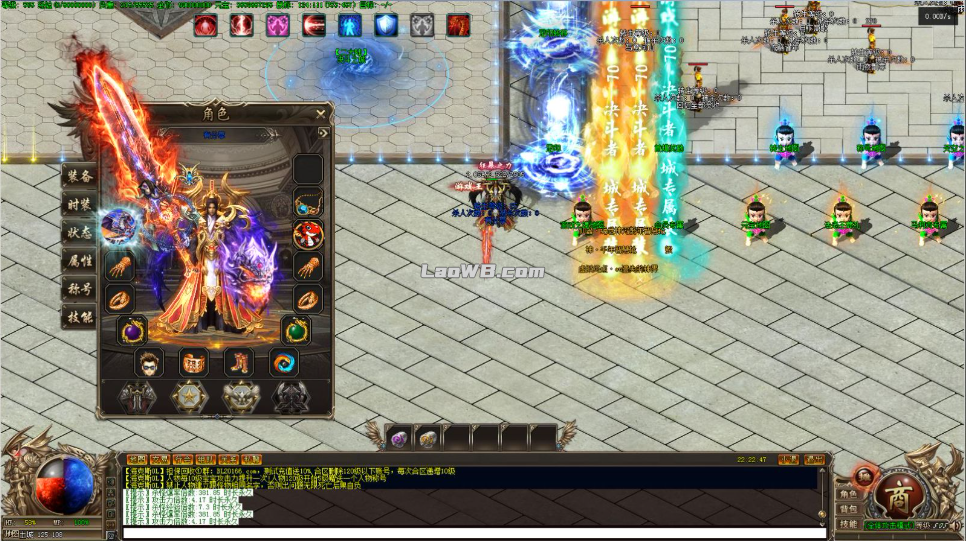Screen dimensions: 967x541
Task: Switch to the 装备 equipment tab
Action: point(80,176)
